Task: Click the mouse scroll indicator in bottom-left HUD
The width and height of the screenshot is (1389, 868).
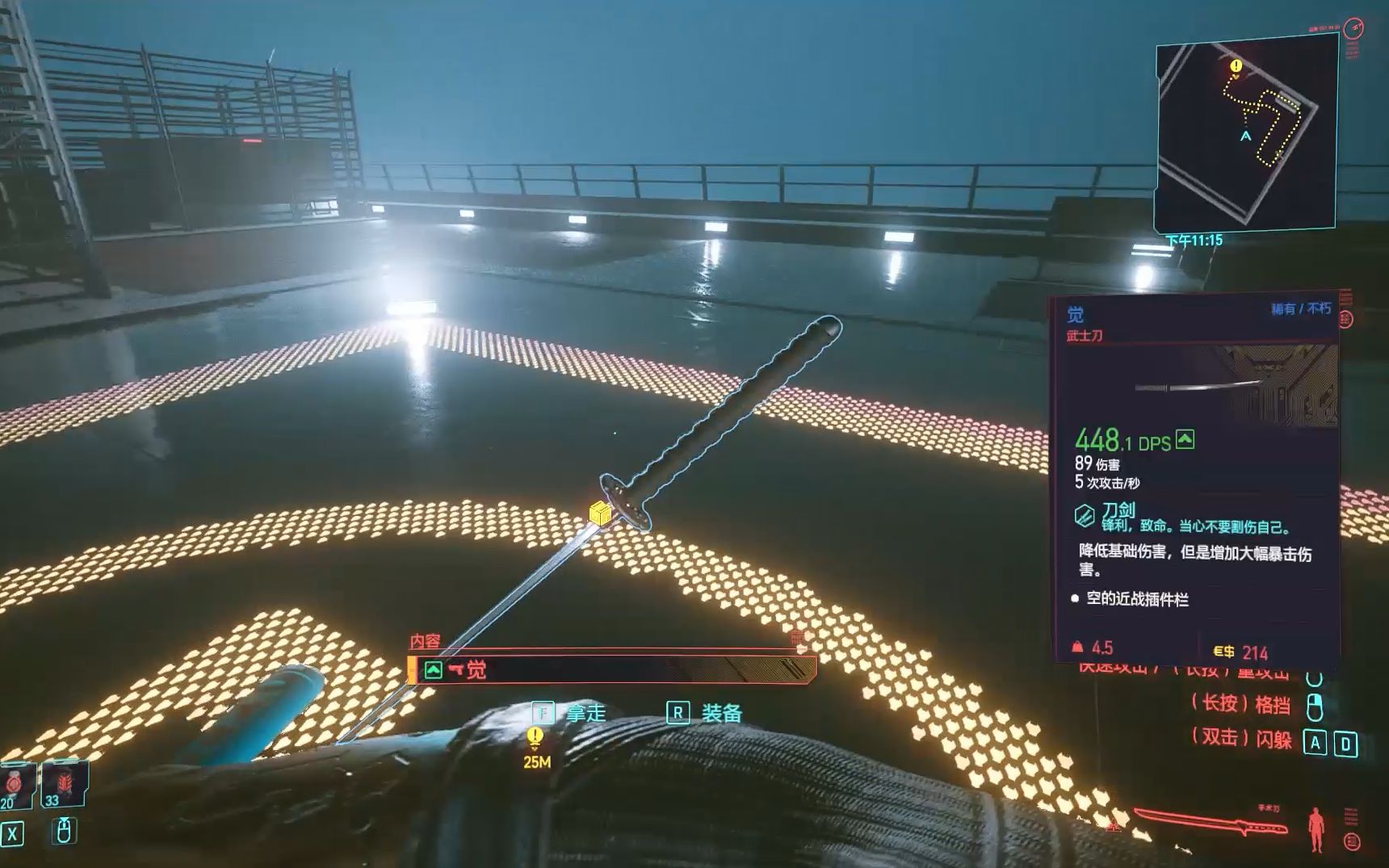Action: [x=65, y=830]
